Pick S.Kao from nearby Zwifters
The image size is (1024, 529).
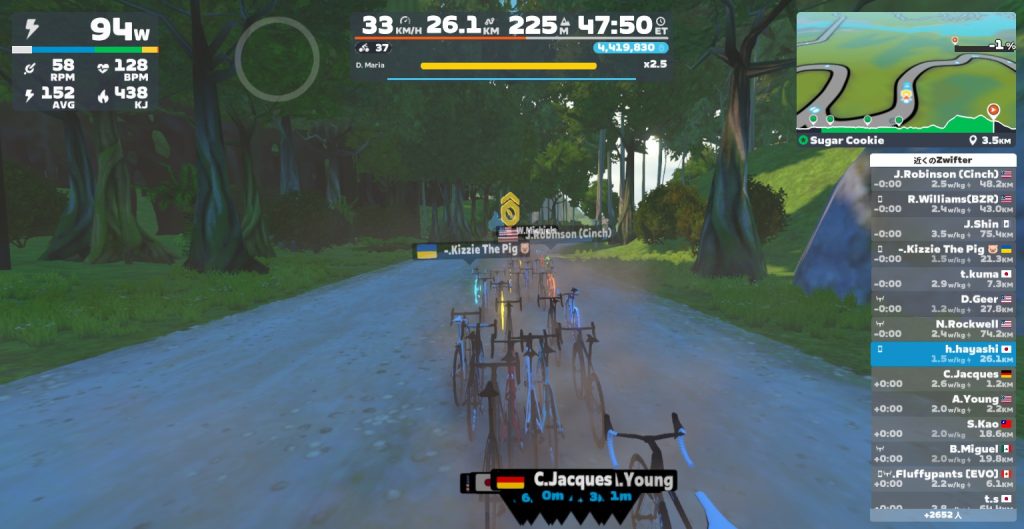[x=943, y=429]
